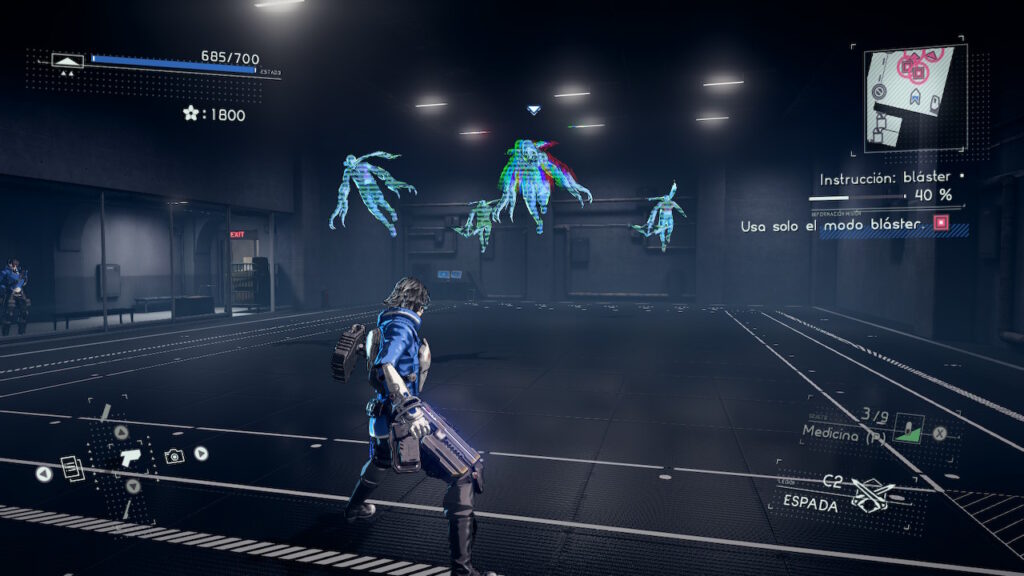
Task: Open the documents files icon
Action: click(71, 467)
